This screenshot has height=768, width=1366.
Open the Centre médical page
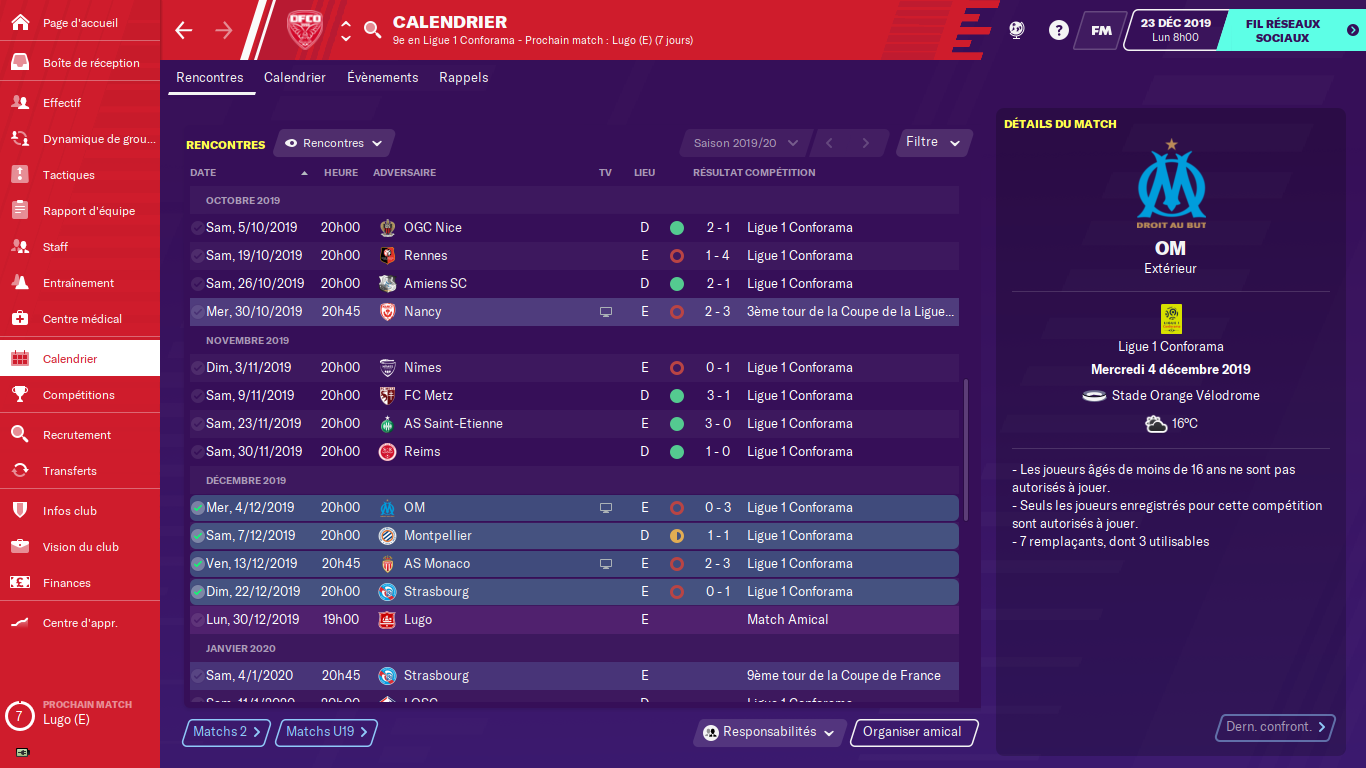coord(80,319)
